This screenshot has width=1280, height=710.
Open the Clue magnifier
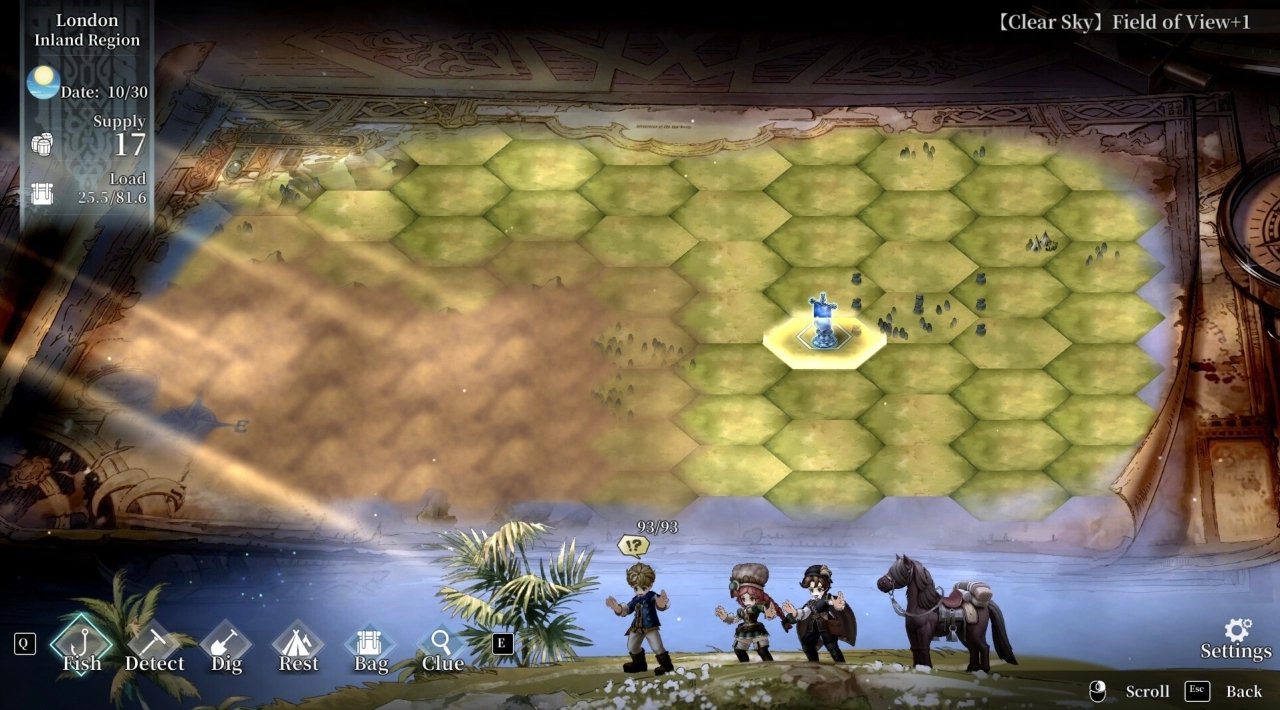point(442,647)
